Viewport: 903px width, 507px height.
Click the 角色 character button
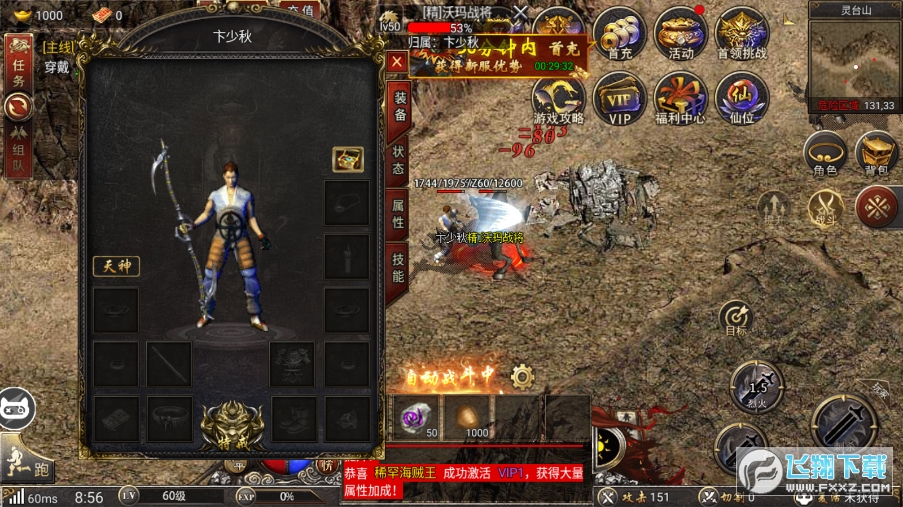(x=825, y=154)
